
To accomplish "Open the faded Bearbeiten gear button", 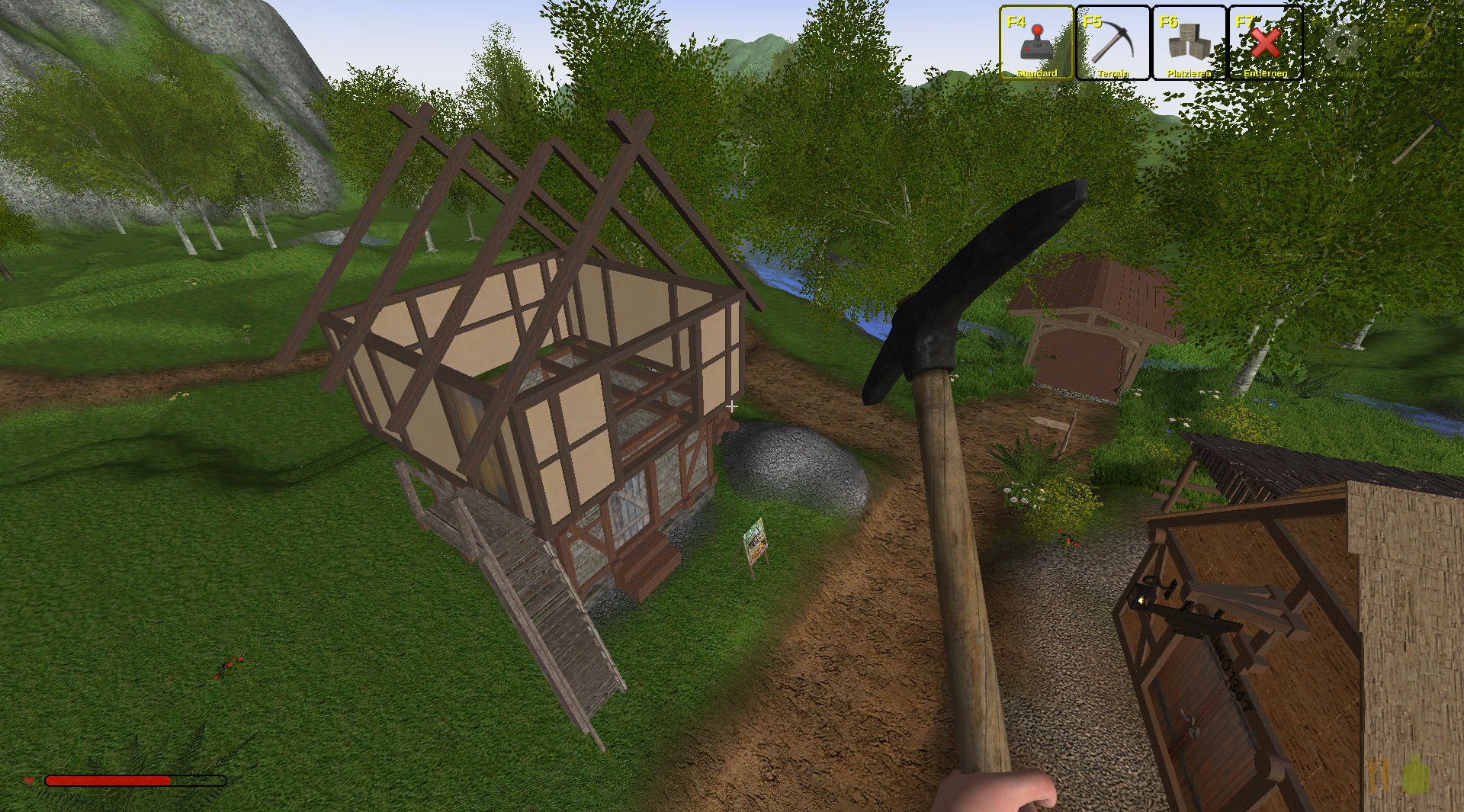I will (1341, 43).
